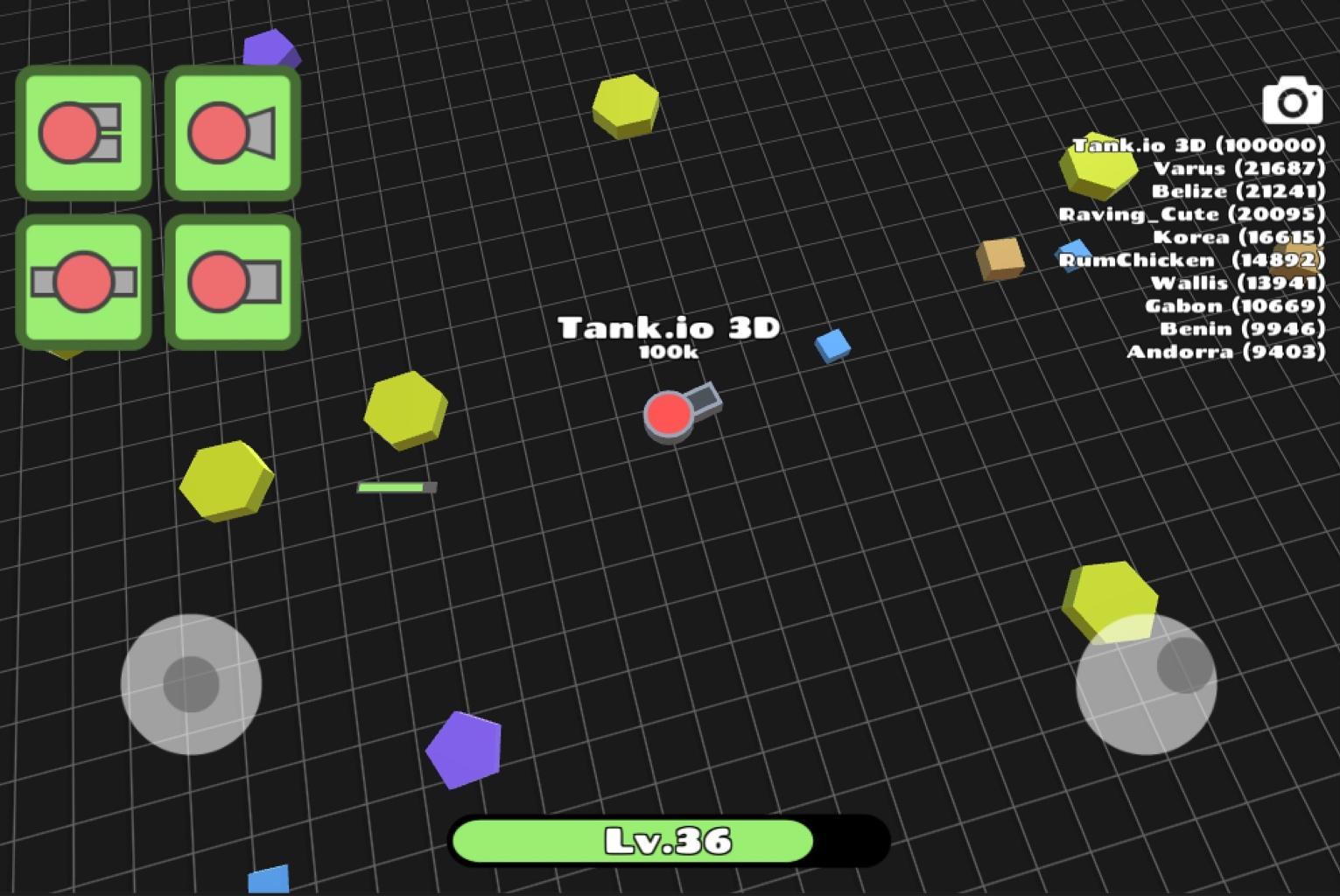Click the trapezoid barrel on the upgrade icon
The width and height of the screenshot is (1340, 896).
tap(260, 131)
